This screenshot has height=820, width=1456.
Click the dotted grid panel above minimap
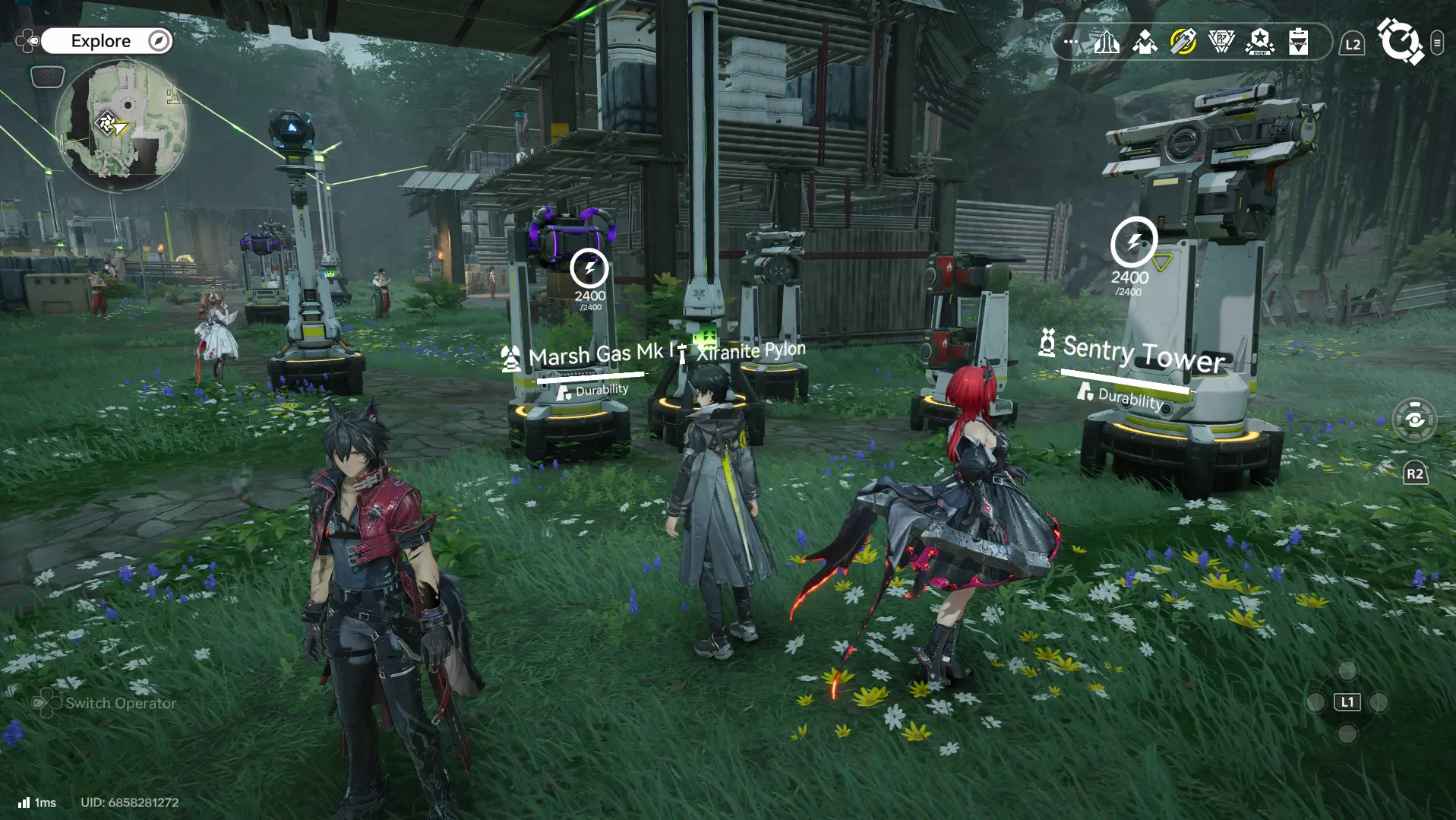[x=47, y=76]
